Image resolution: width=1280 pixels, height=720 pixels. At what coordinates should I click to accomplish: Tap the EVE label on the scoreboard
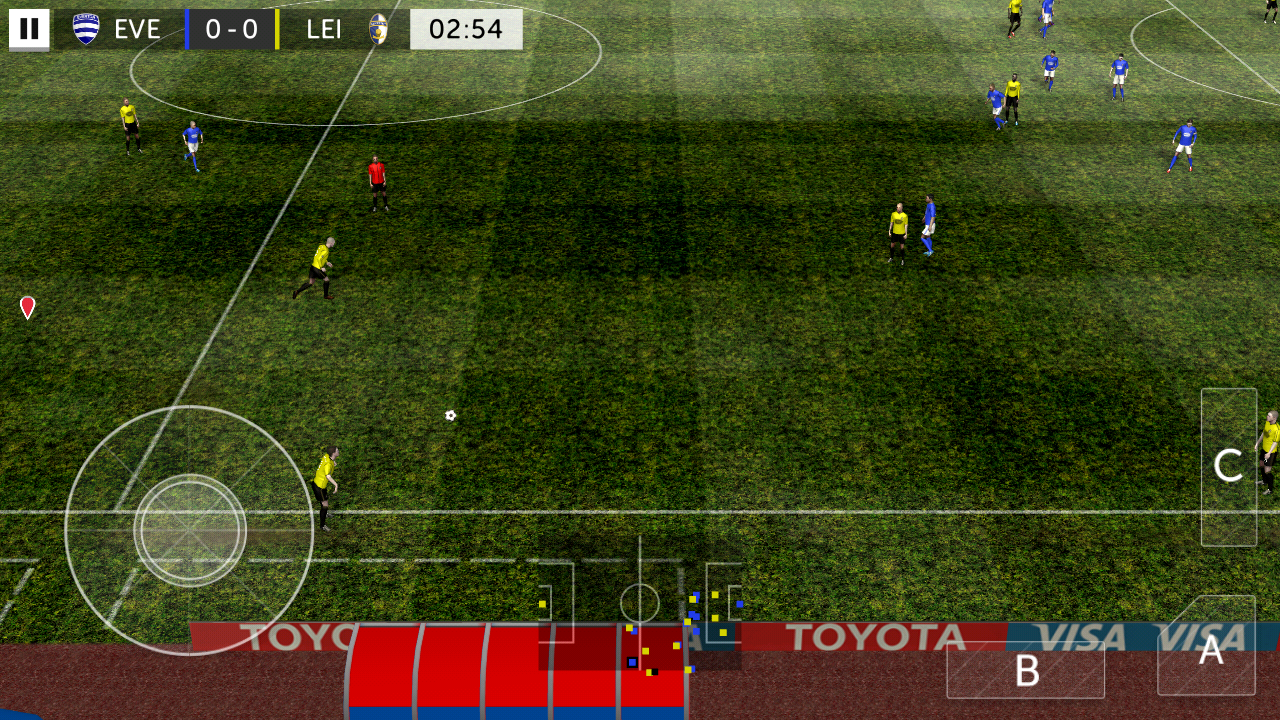[138, 28]
